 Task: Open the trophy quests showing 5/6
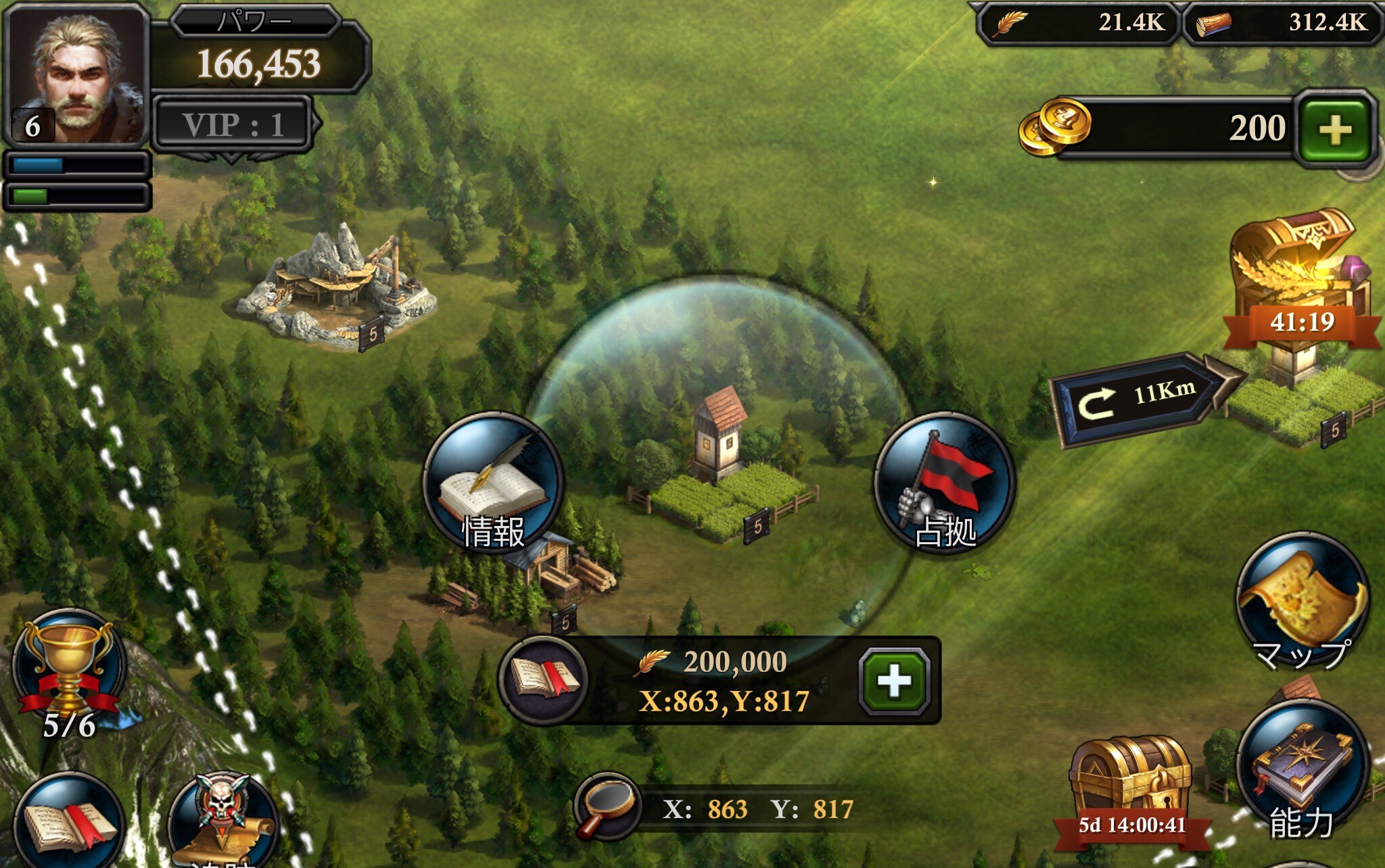[x=69, y=669]
